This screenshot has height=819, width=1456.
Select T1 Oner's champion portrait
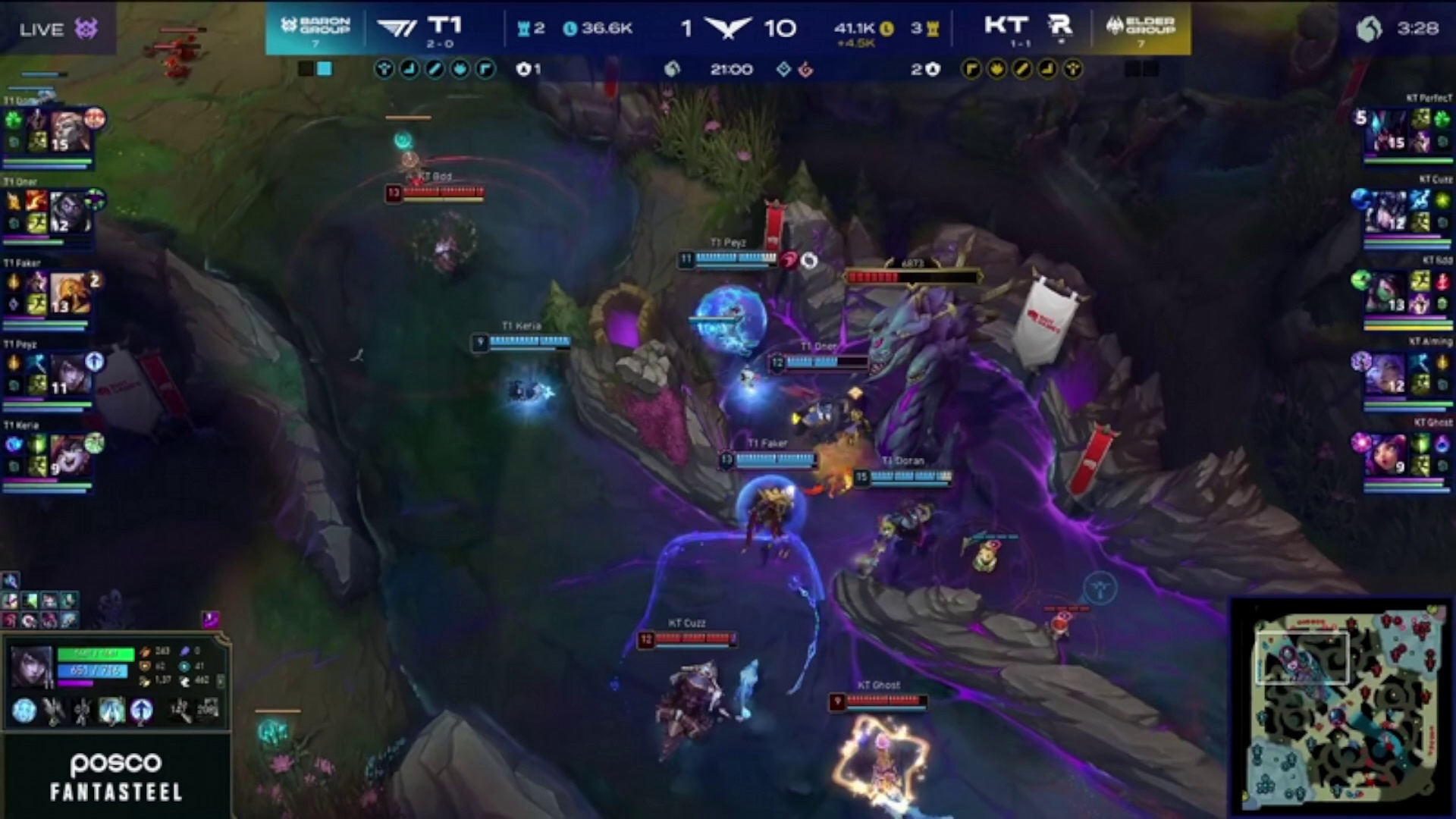tap(69, 212)
